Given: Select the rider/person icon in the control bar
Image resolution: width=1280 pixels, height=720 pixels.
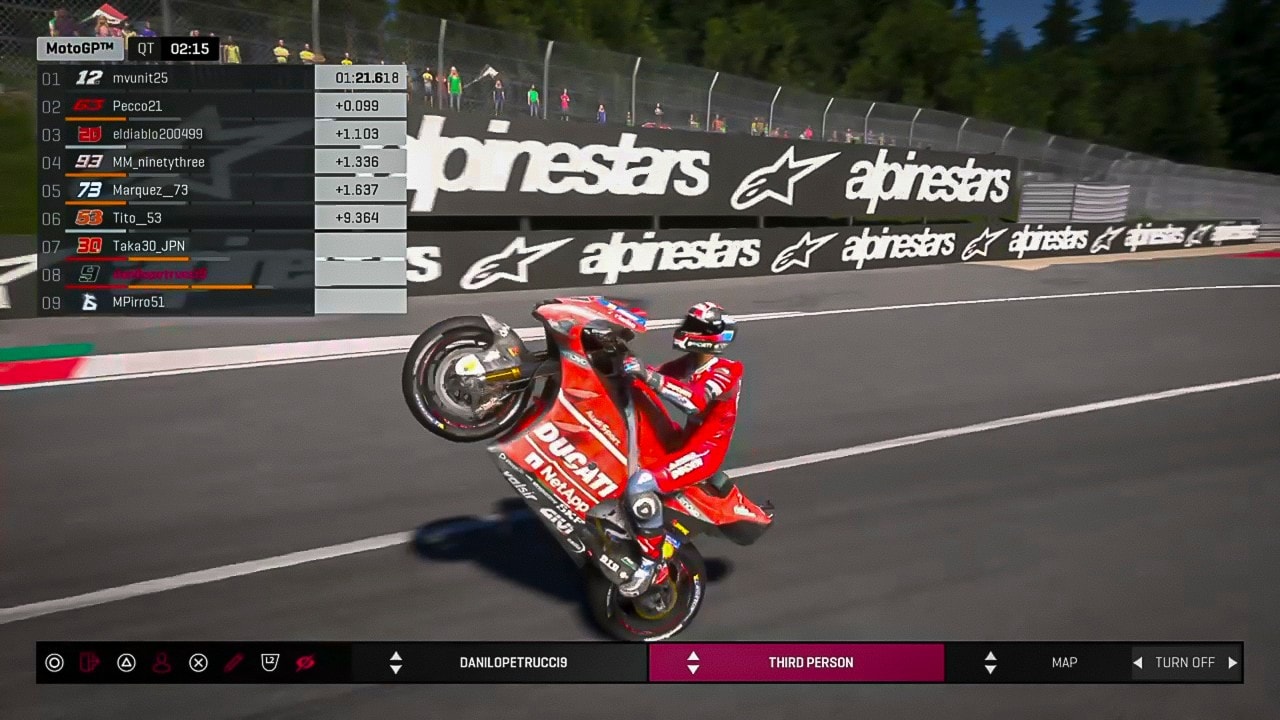Looking at the screenshot, I should click(162, 662).
